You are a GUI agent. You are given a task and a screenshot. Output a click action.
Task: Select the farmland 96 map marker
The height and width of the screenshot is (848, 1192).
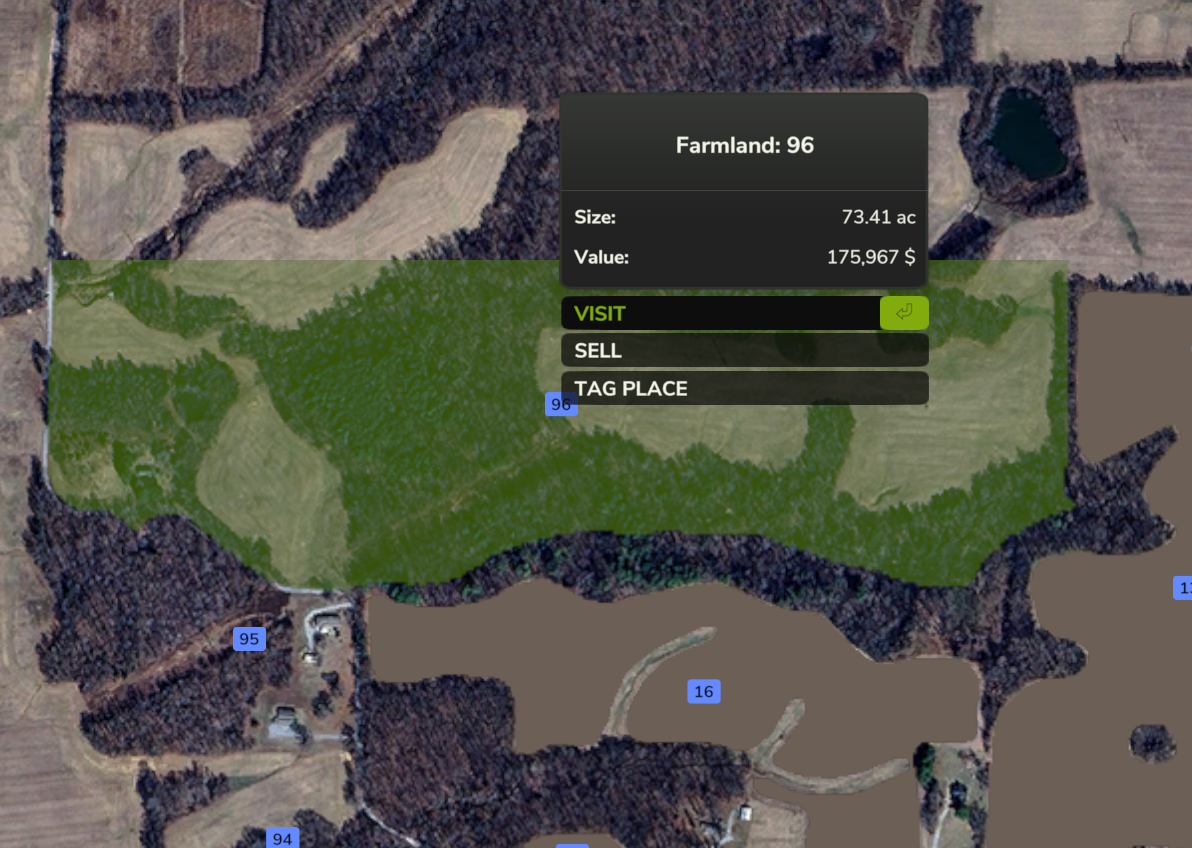point(561,404)
